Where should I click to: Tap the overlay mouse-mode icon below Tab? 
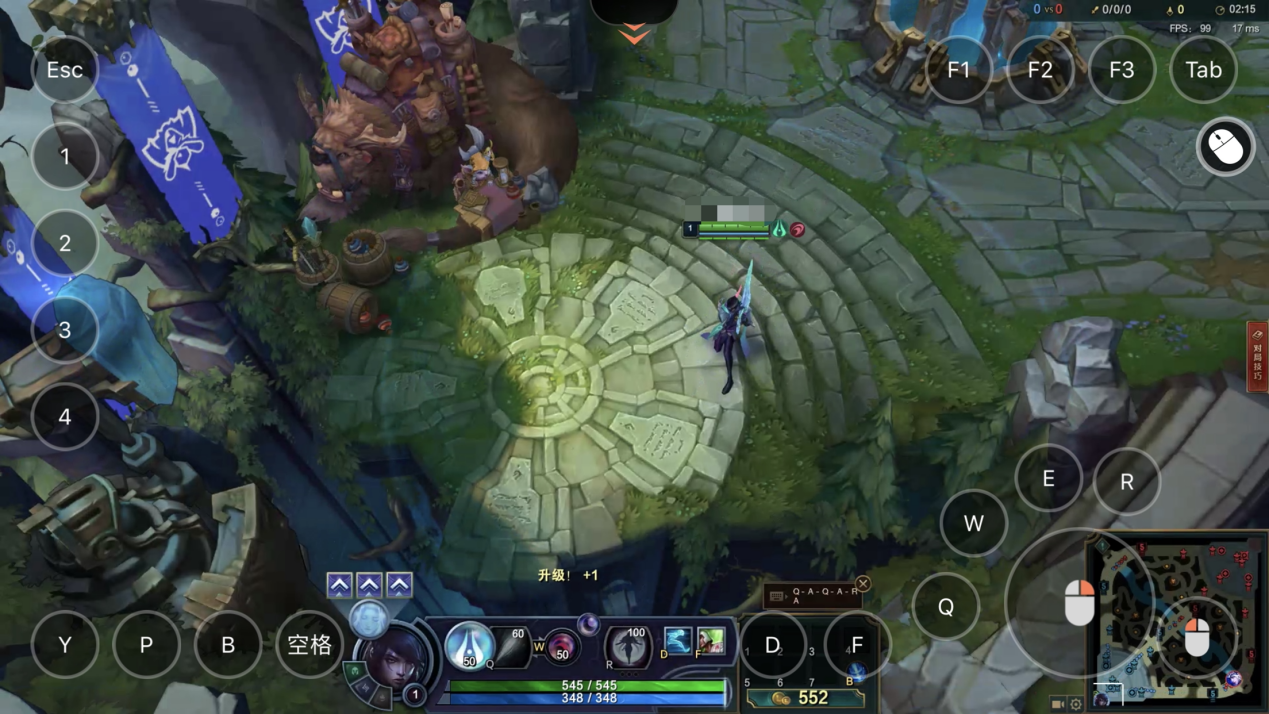(1225, 148)
